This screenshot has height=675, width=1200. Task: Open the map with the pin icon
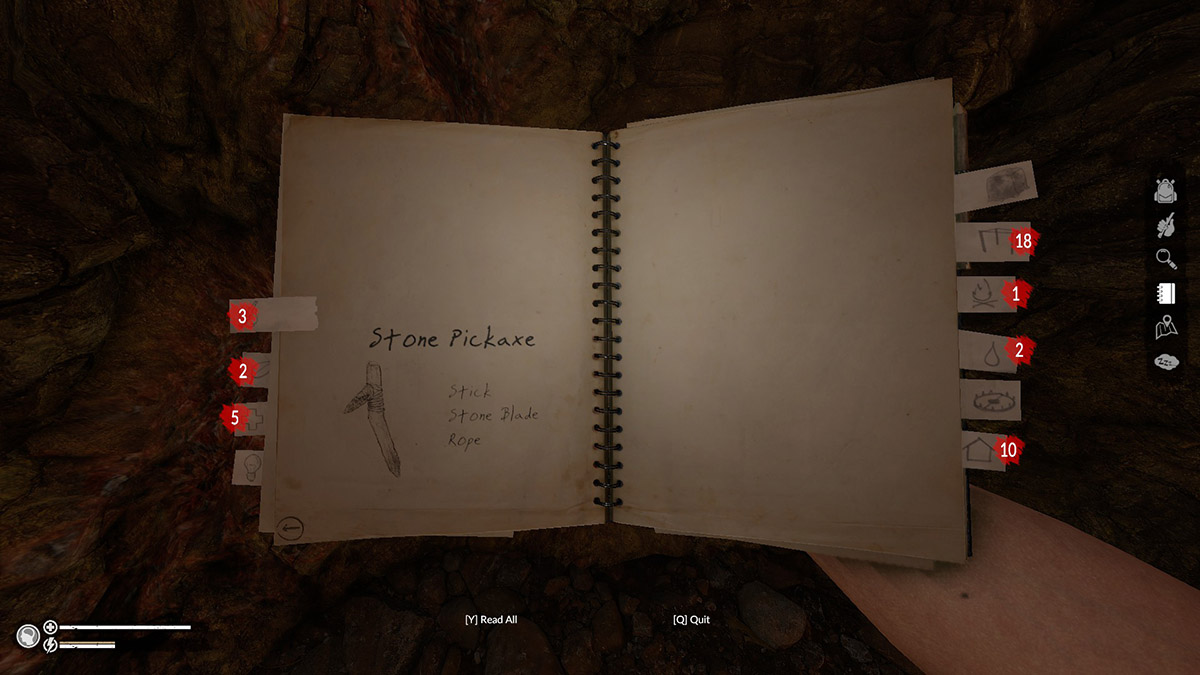pyautogui.click(x=1165, y=327)
